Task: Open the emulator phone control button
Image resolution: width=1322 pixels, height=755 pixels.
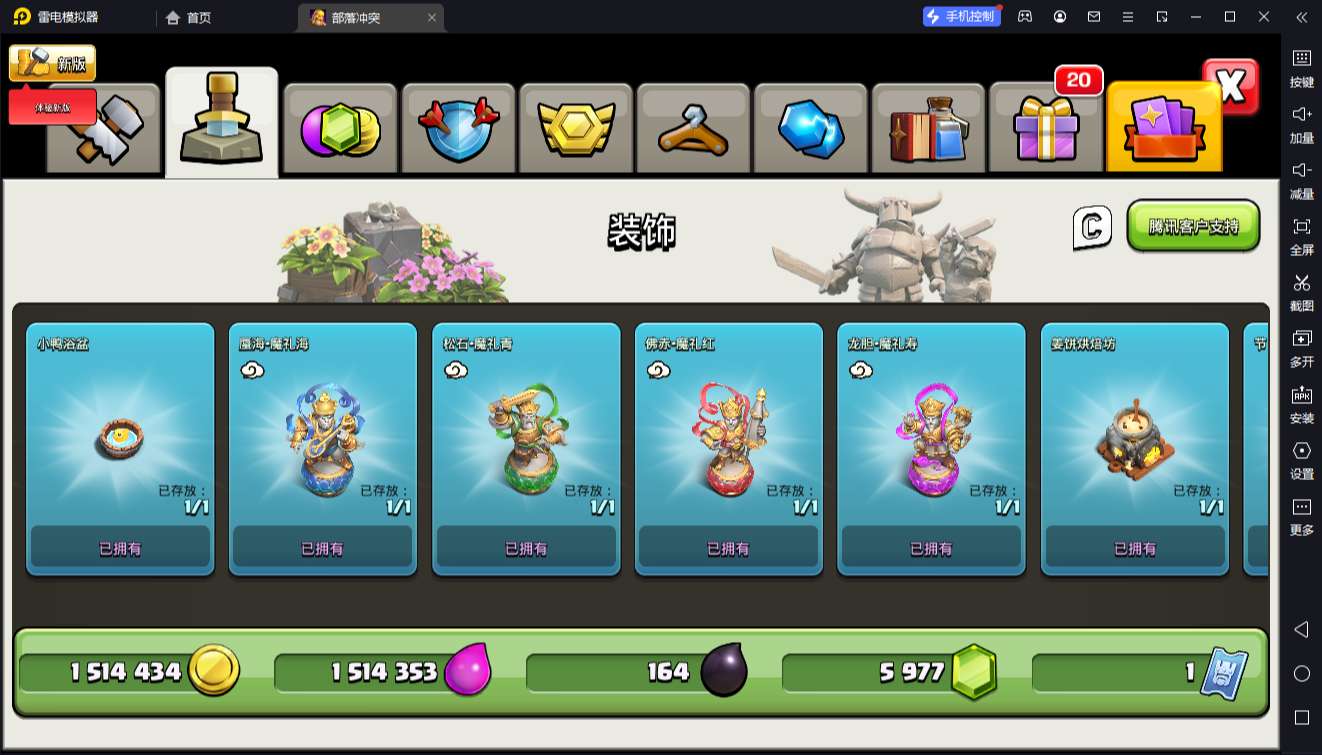Action: pyautogui.click(x=961, y=17)
